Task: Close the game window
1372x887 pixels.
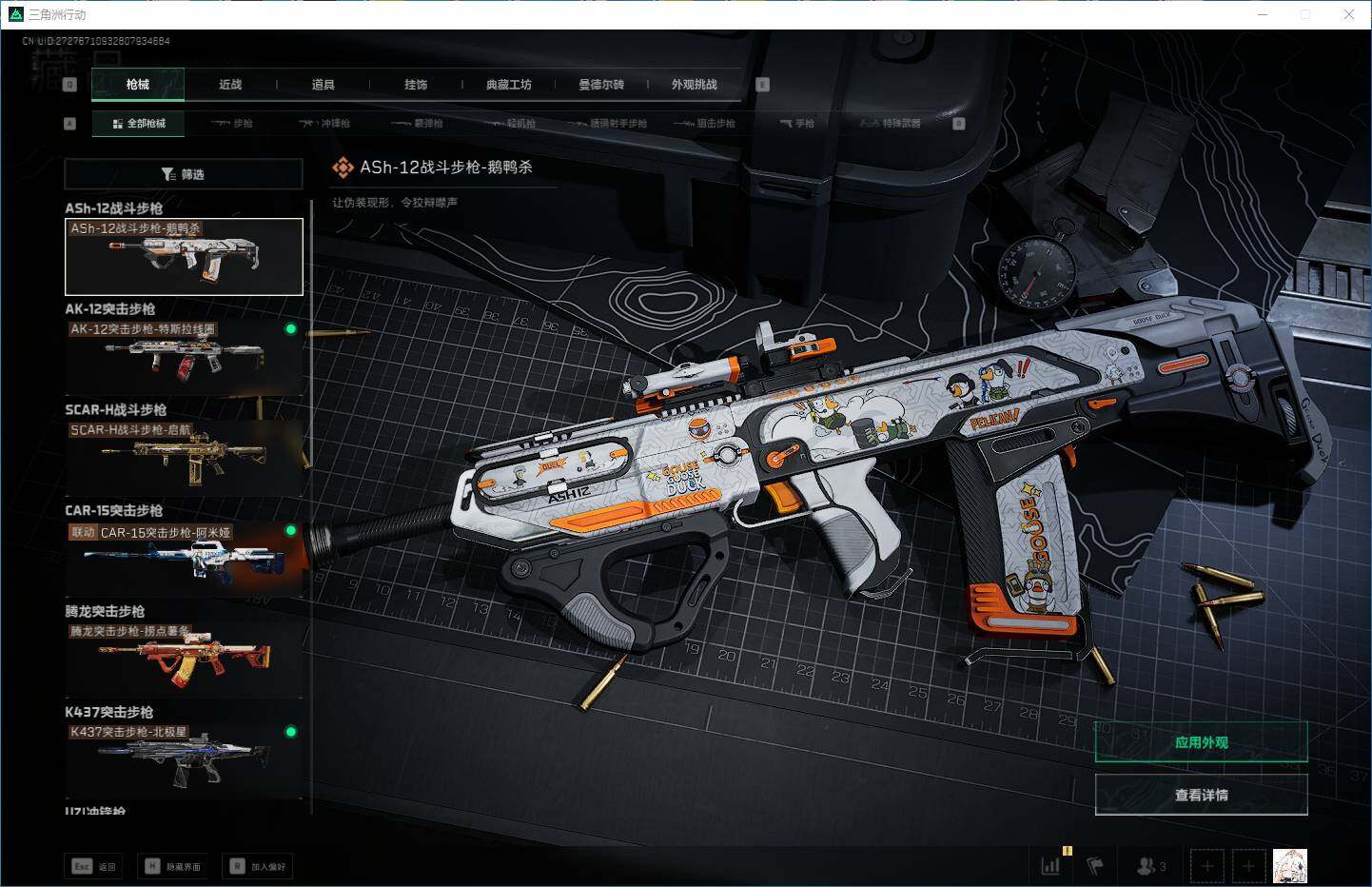Action: click(x=1348, y=14)
